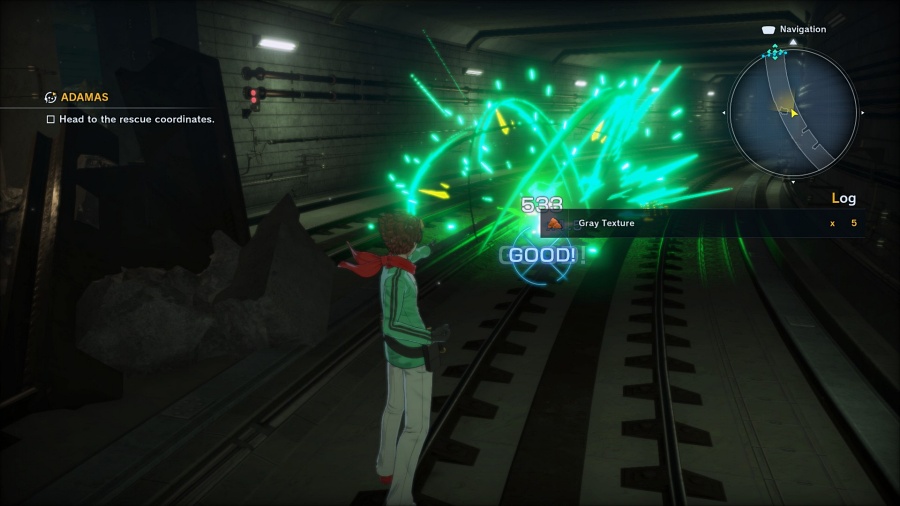This screenshot has width=900, height=506.
Task: Check the rescue coordinates objective box
Action: point(51,119)
